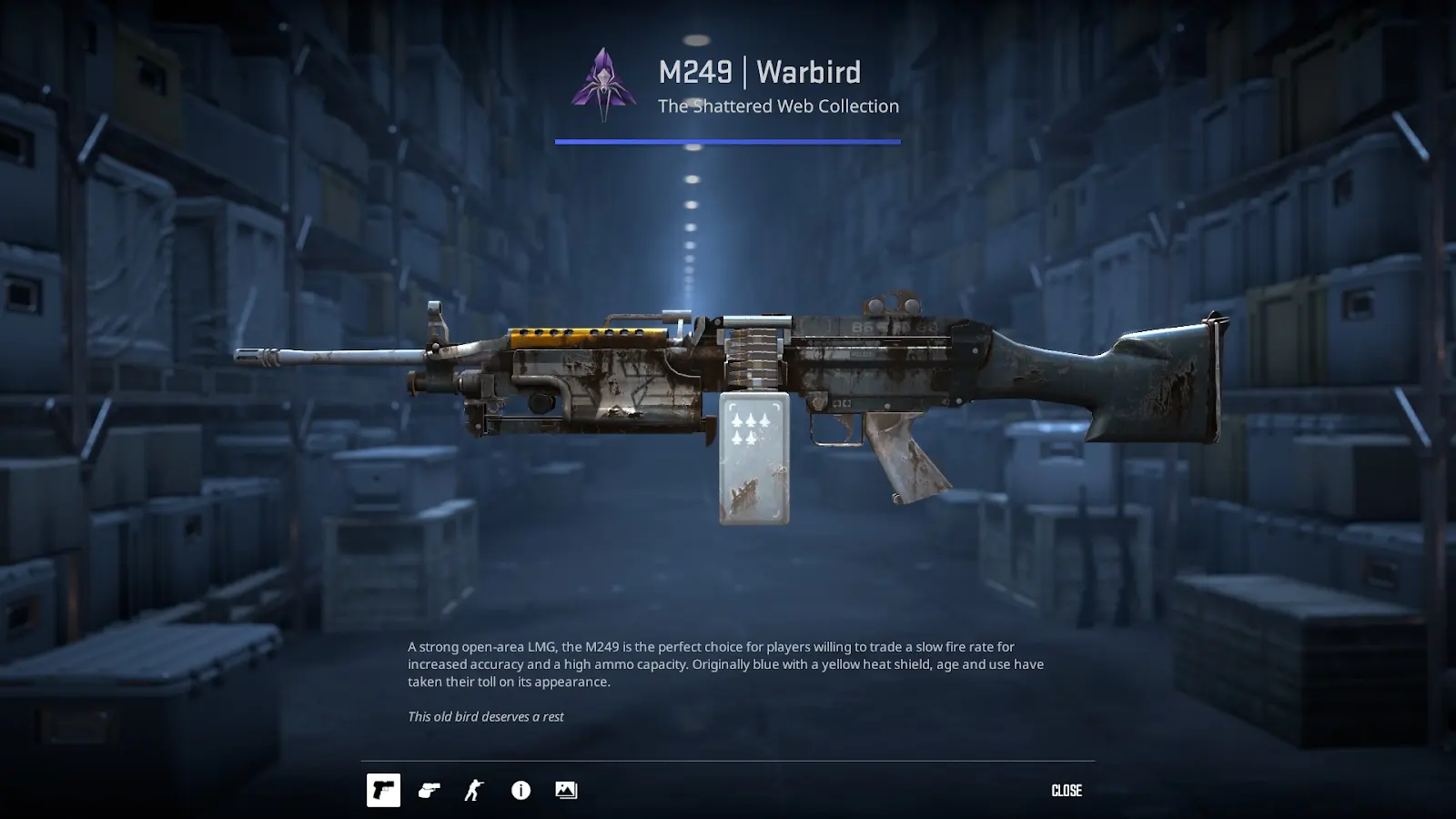
Task: Close the M249 Warbird inspect screen
Action: tap(1066, 790)
